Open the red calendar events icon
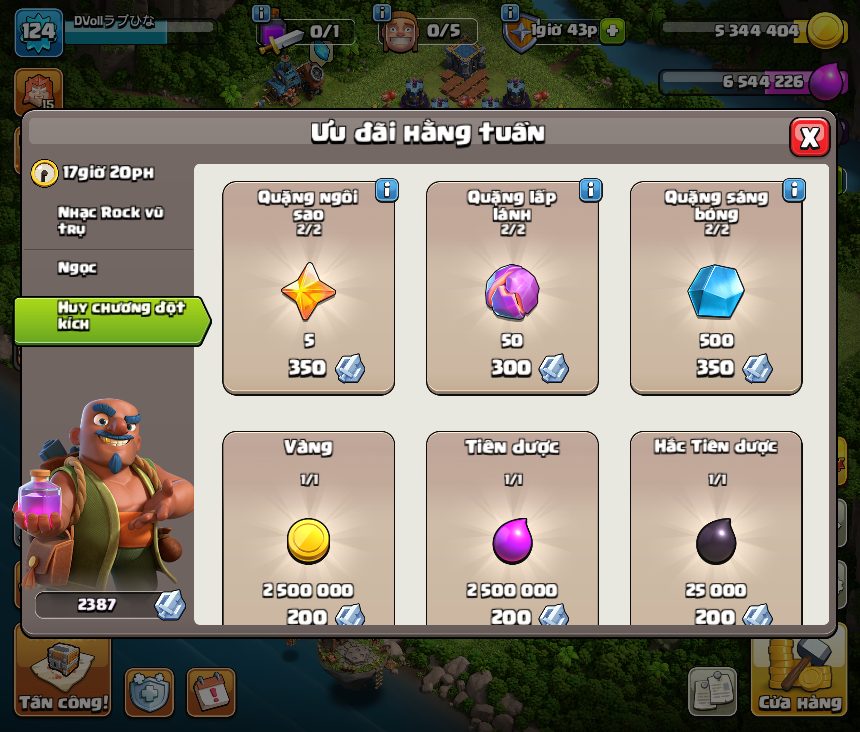This screenshot has width=860, height=732. [x=210, y=692]
